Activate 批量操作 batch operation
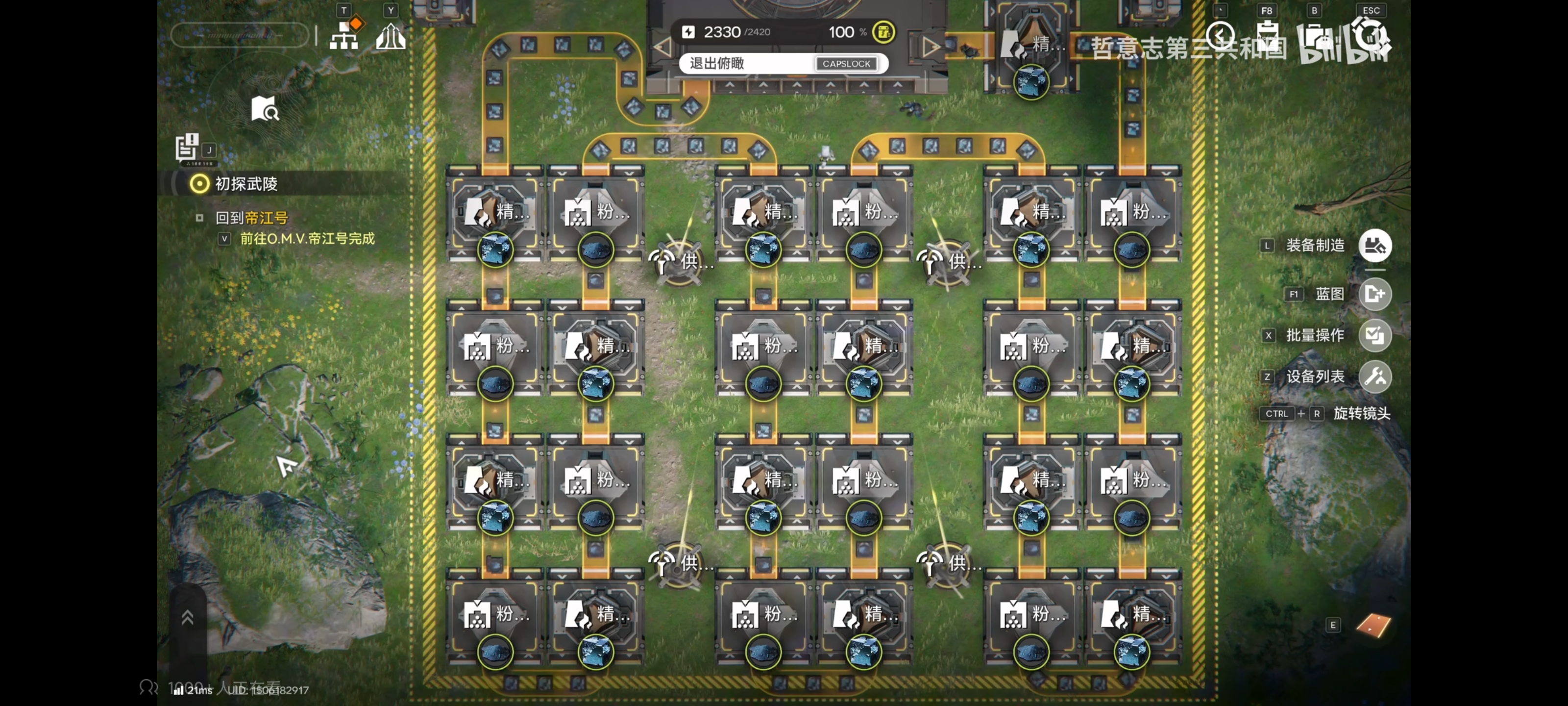The width and height of the screenshot is (1568, 706). pyautogui.click(x=1374, y=336)
